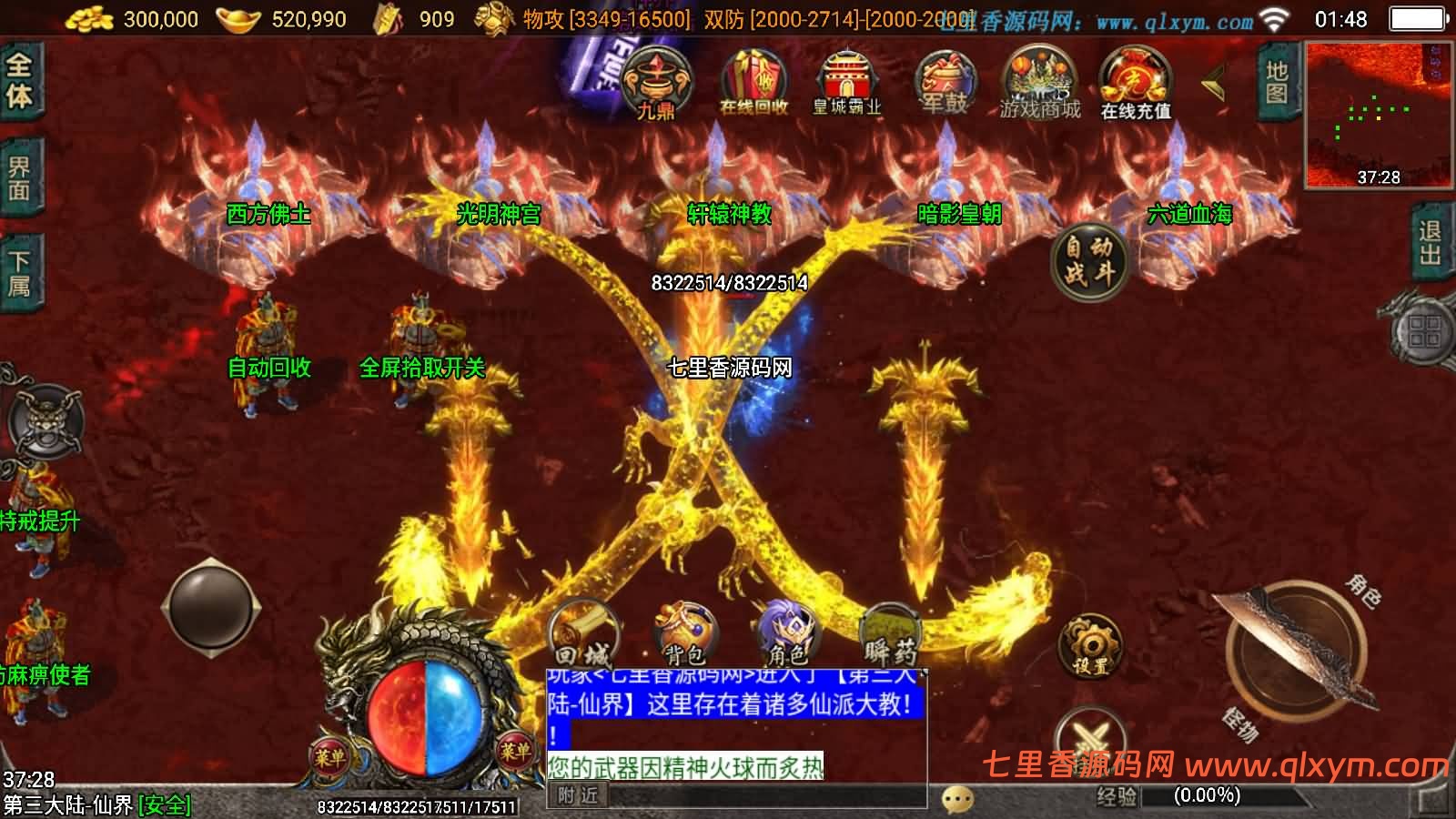Click the minimap in top right corner
The width and height of the screenshot is (1456, 819).
click(x=1376, y=109)
